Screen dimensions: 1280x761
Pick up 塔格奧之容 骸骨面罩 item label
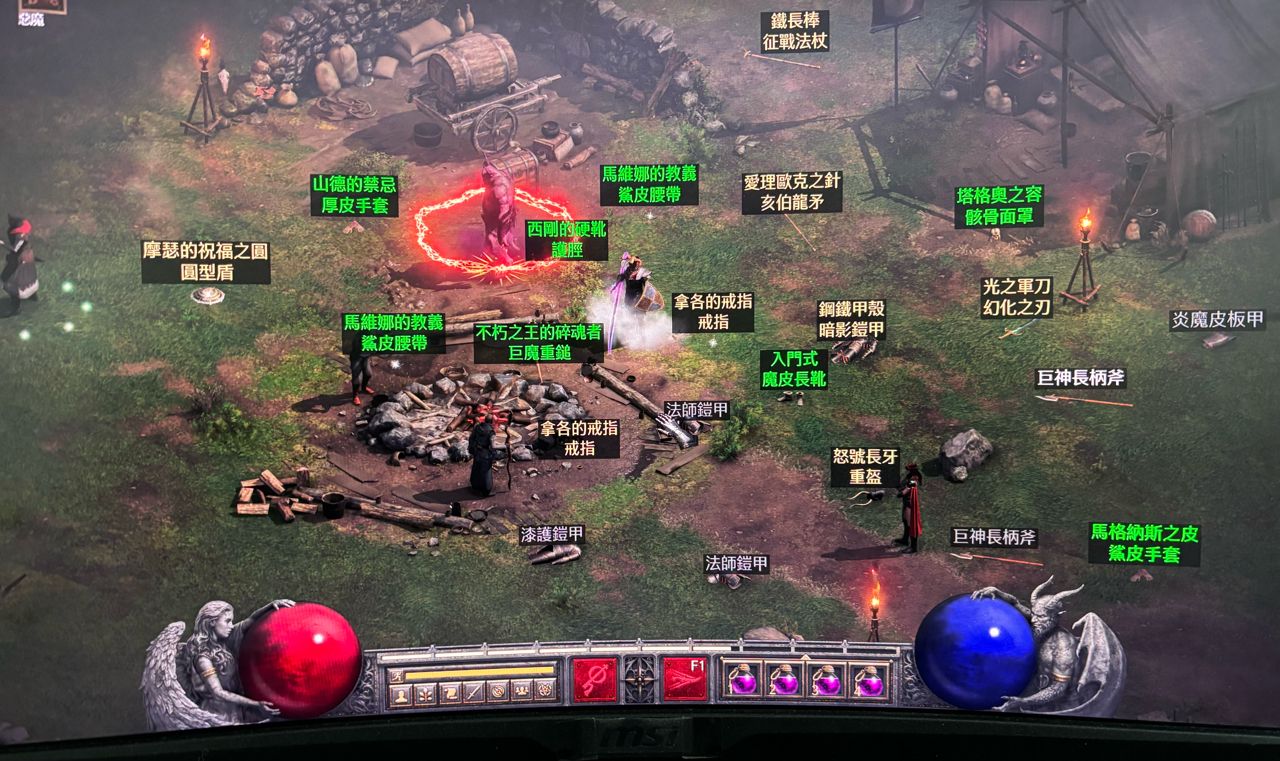[x=999, y=206]
